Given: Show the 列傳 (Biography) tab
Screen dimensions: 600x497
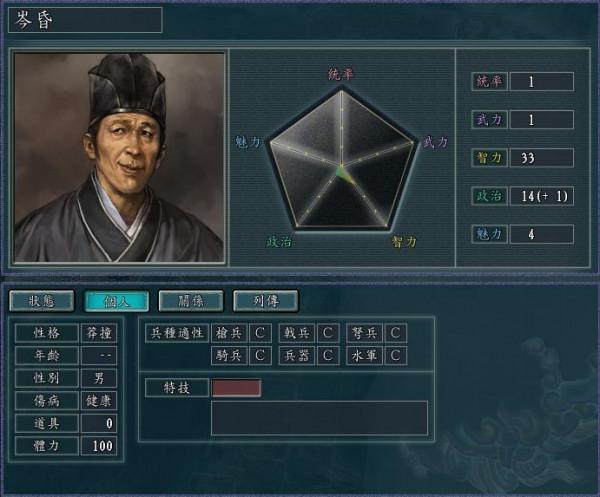Looking at the screenshot, I should [x=265, y=300].
